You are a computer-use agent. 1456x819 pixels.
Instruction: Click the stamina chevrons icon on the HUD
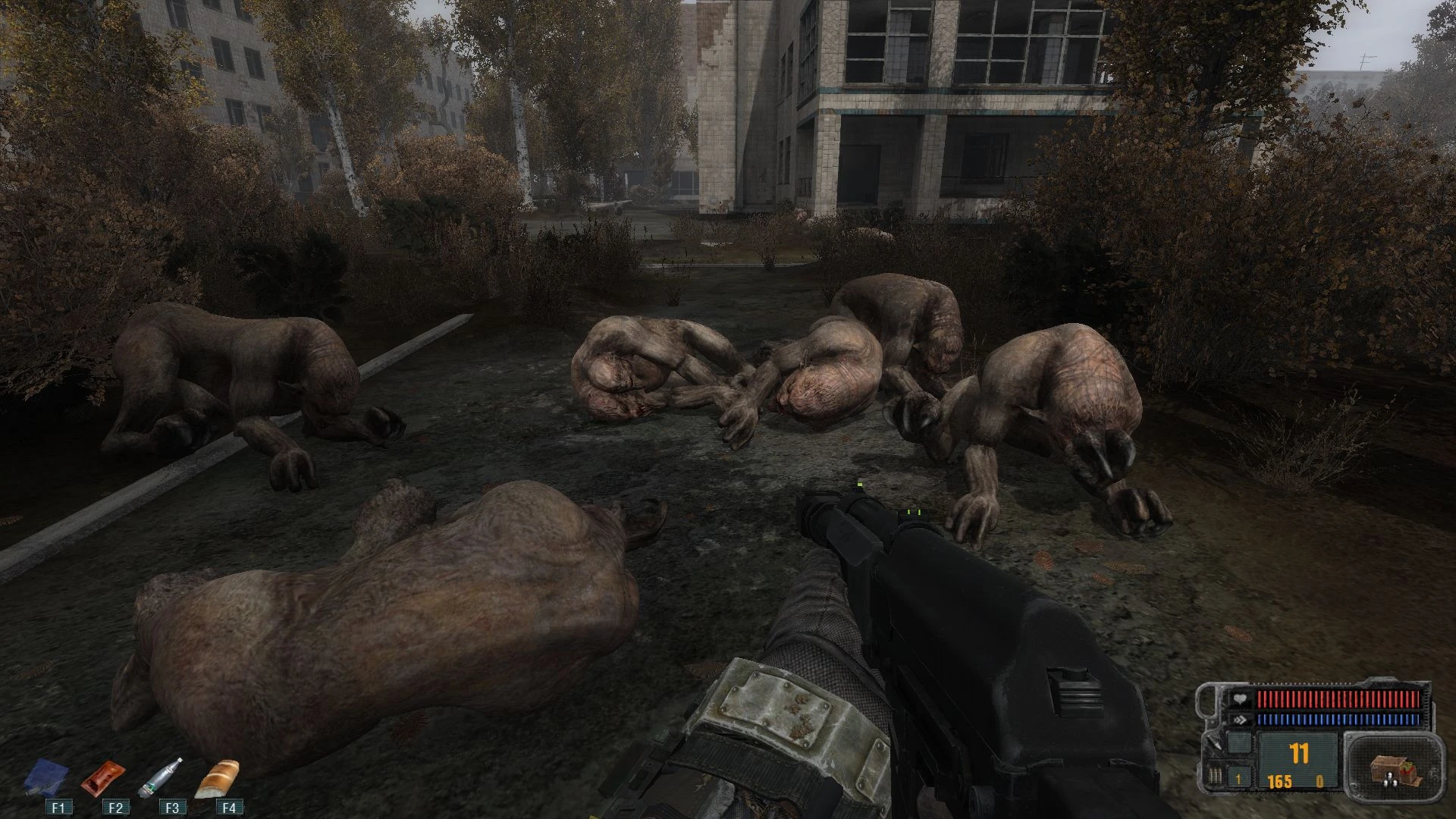tap(1241, 719)
